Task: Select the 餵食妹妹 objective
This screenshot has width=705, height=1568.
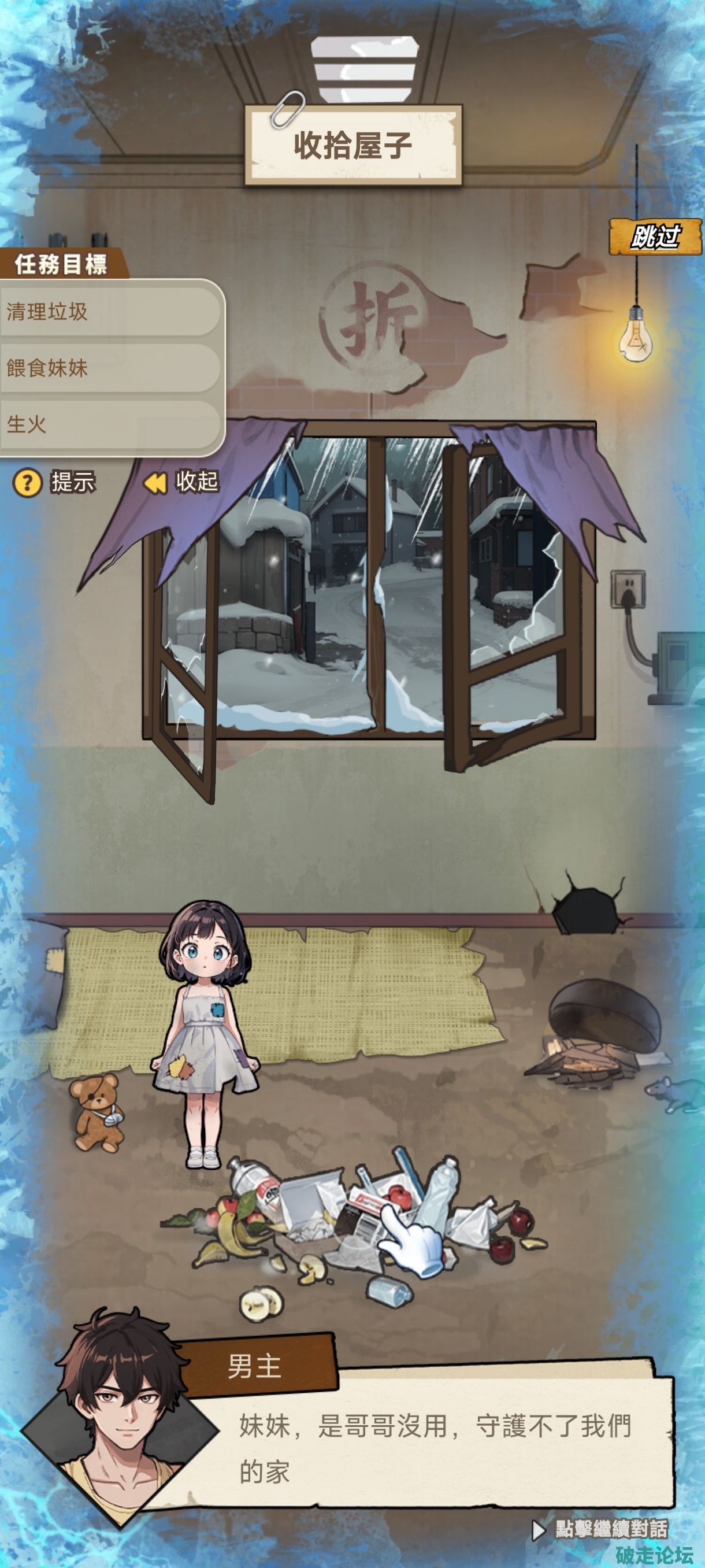Action: pyautogui.click(x=109, y=368)
